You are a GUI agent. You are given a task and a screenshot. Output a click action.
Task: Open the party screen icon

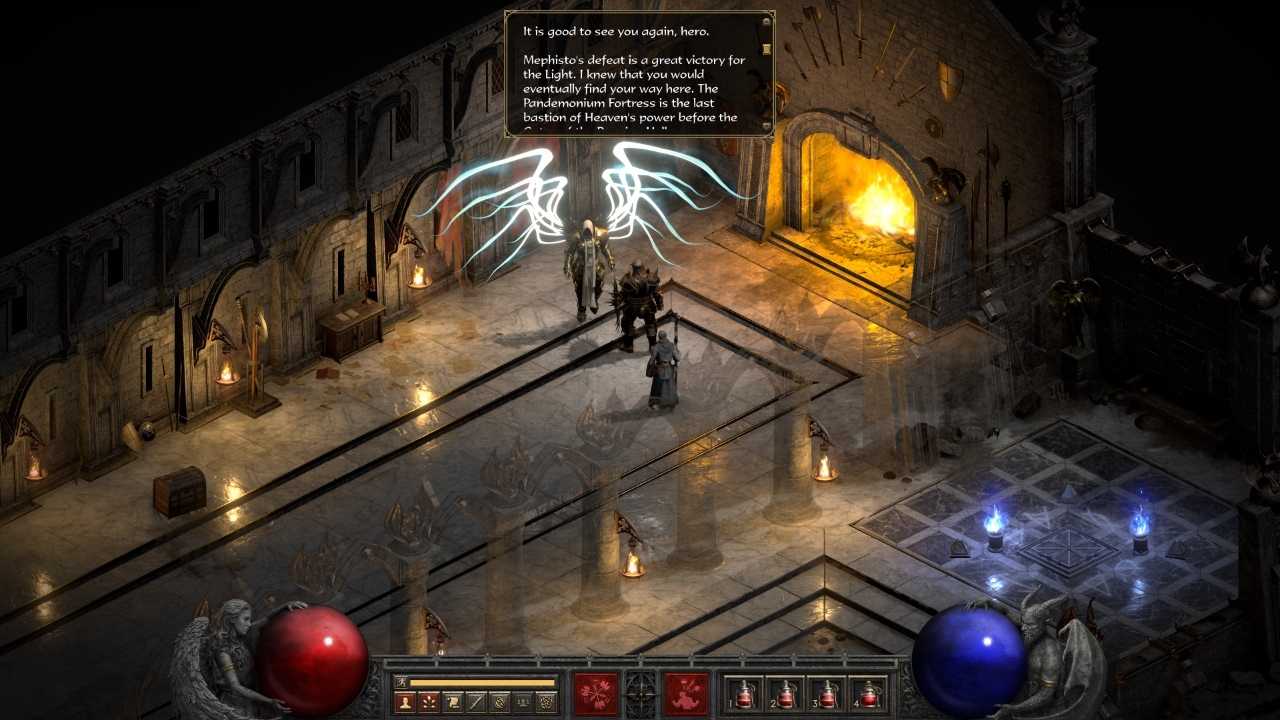click(x=524, y=700)
